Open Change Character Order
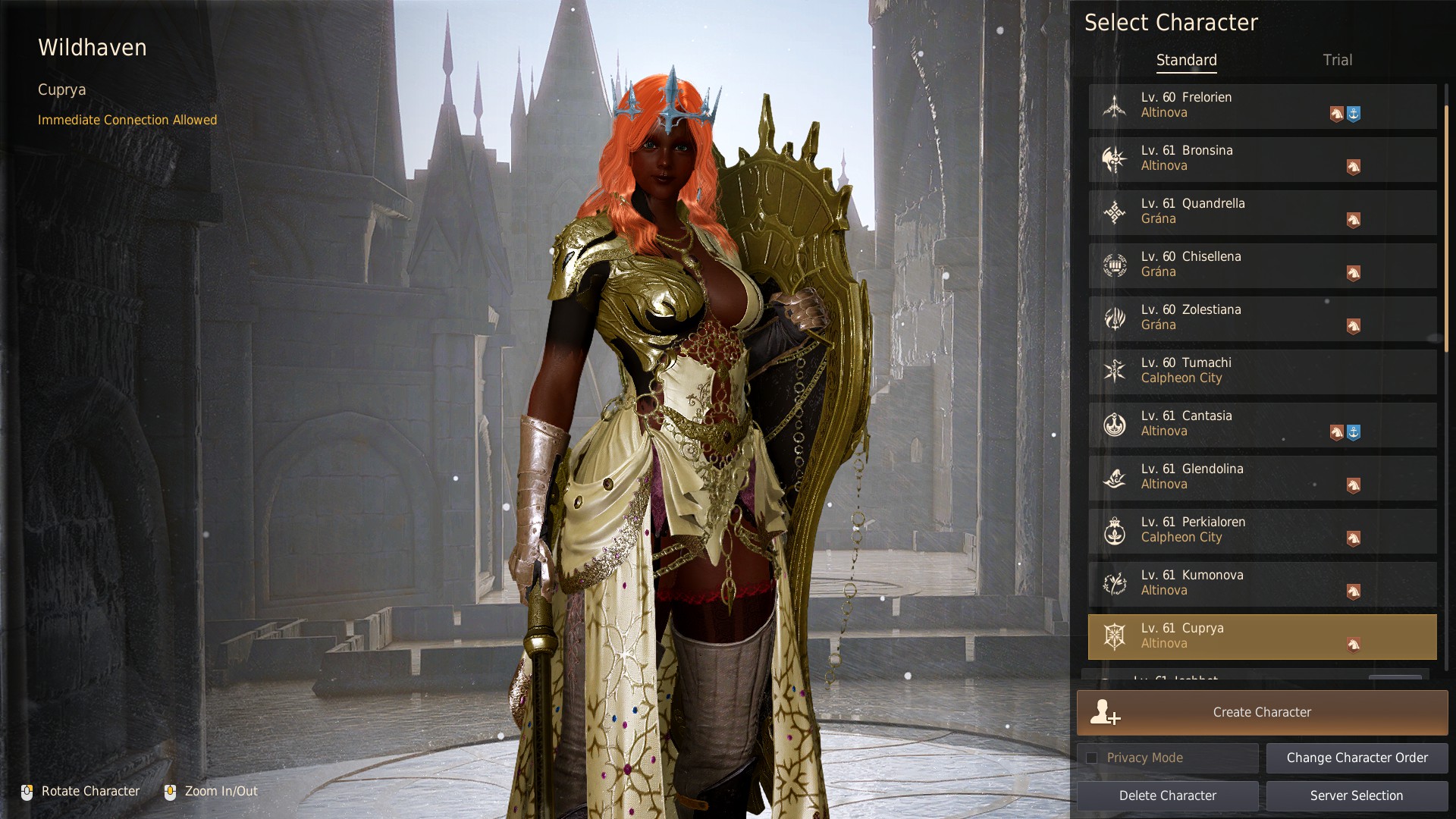The image size is (1456, 819). [1357, 758]
